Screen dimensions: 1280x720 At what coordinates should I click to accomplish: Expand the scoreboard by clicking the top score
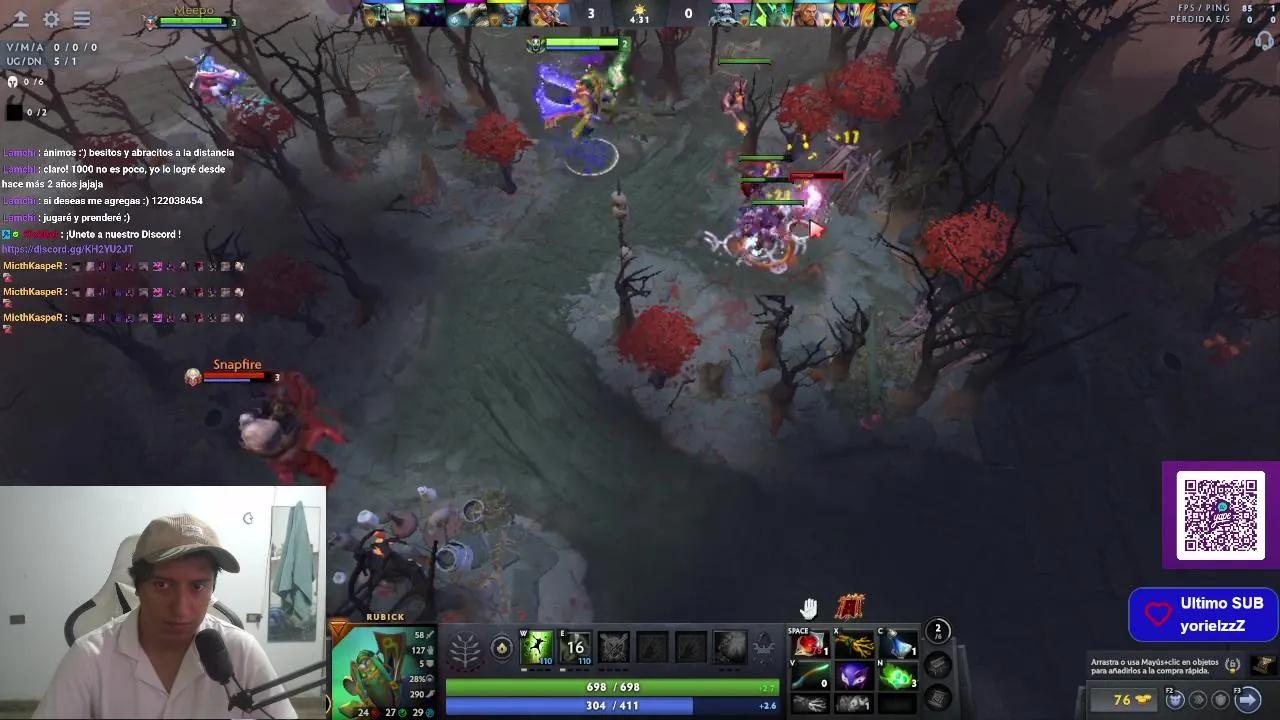tap(592, 14)
